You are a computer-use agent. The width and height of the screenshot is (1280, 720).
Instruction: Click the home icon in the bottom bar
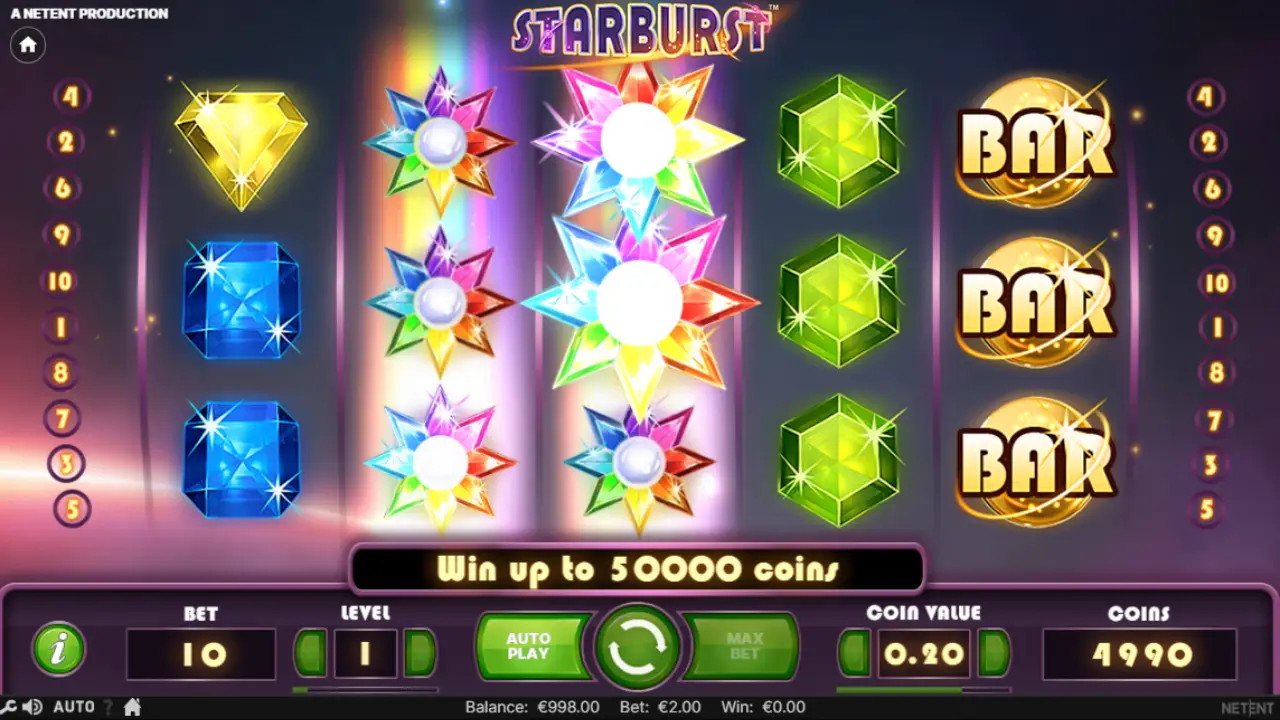tap(132, 707)
